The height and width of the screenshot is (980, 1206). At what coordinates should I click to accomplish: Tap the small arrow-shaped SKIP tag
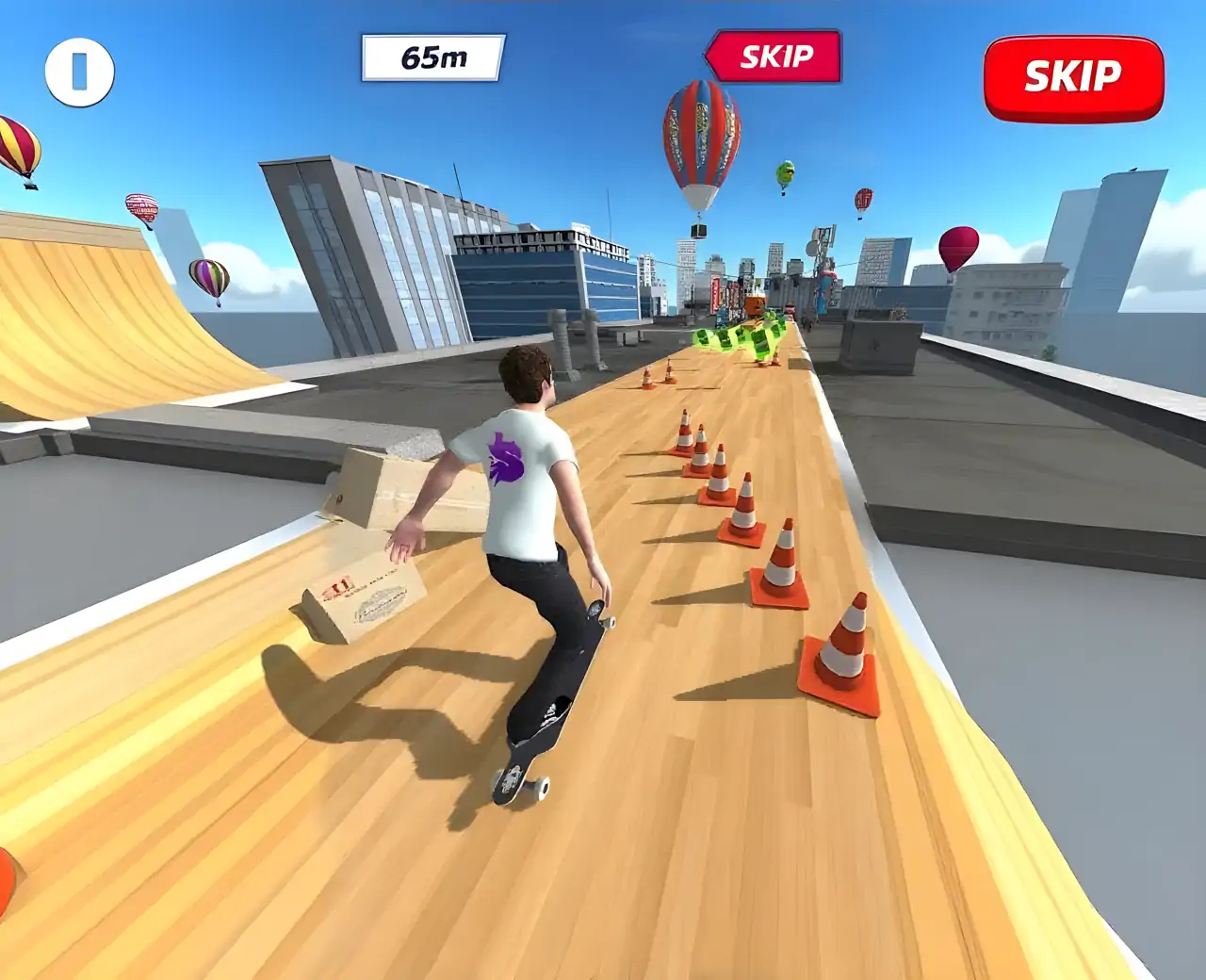click(x=774, y=57)
